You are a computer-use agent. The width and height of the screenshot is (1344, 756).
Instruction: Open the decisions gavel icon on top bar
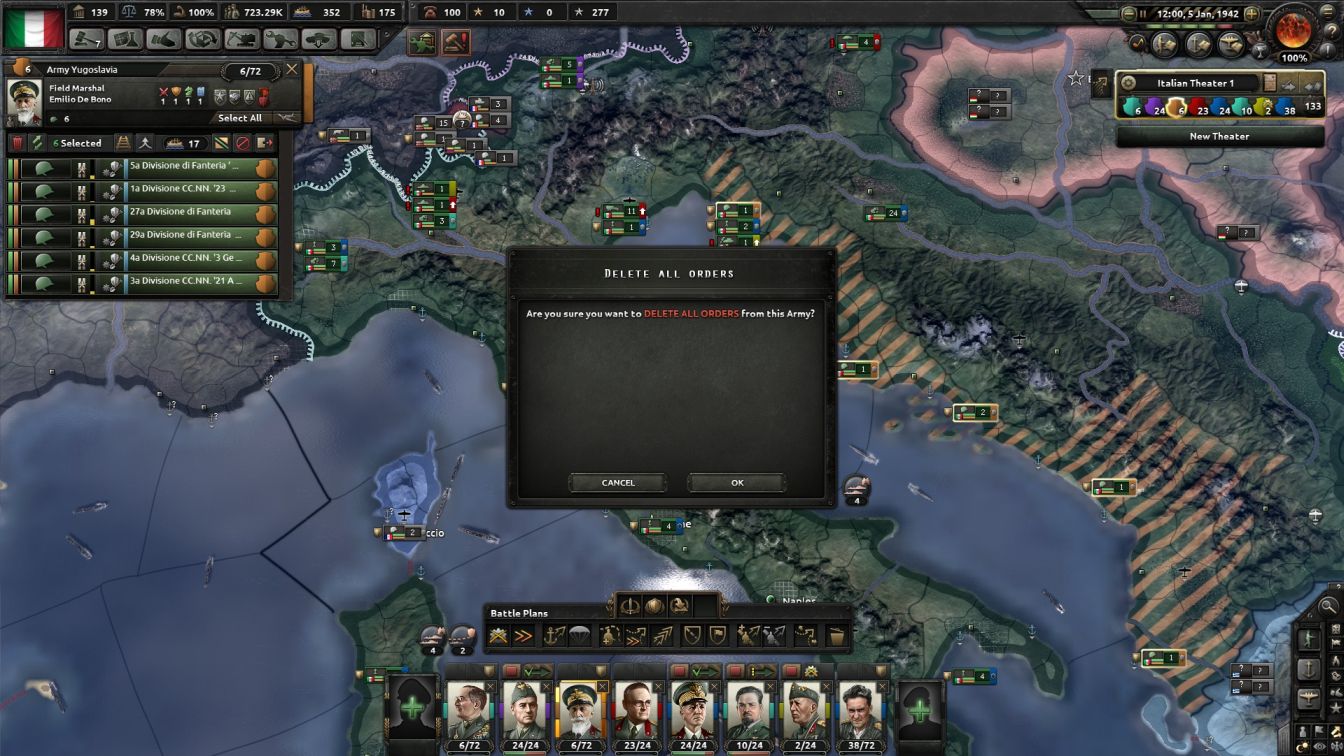click(x=85, y=37)
